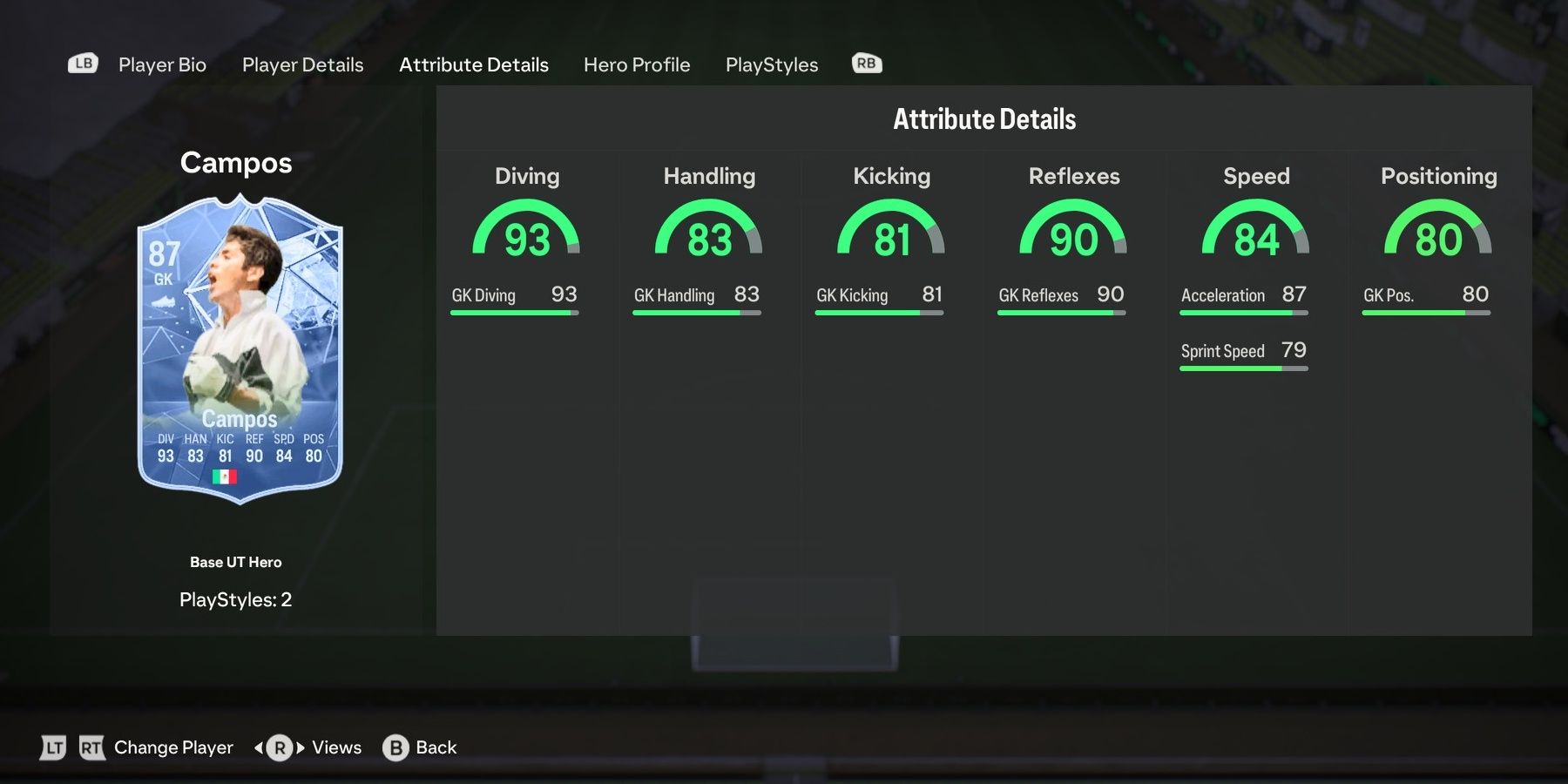Click the LB shoulder button icon
Screen dimensions: 1568x784
pyautogui.click(x=82, y=63)
